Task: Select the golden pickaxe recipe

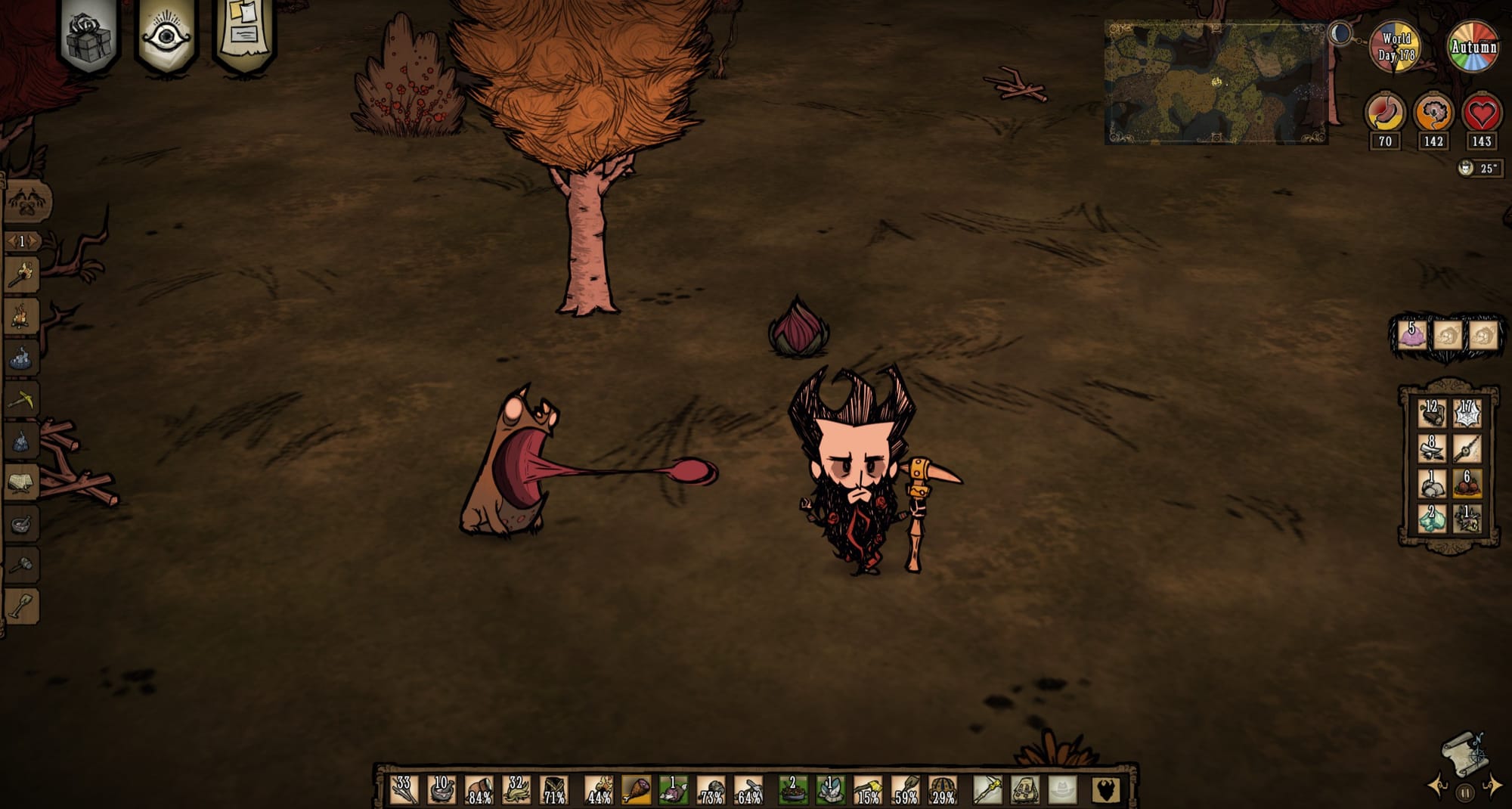Action: coord(22,399)
